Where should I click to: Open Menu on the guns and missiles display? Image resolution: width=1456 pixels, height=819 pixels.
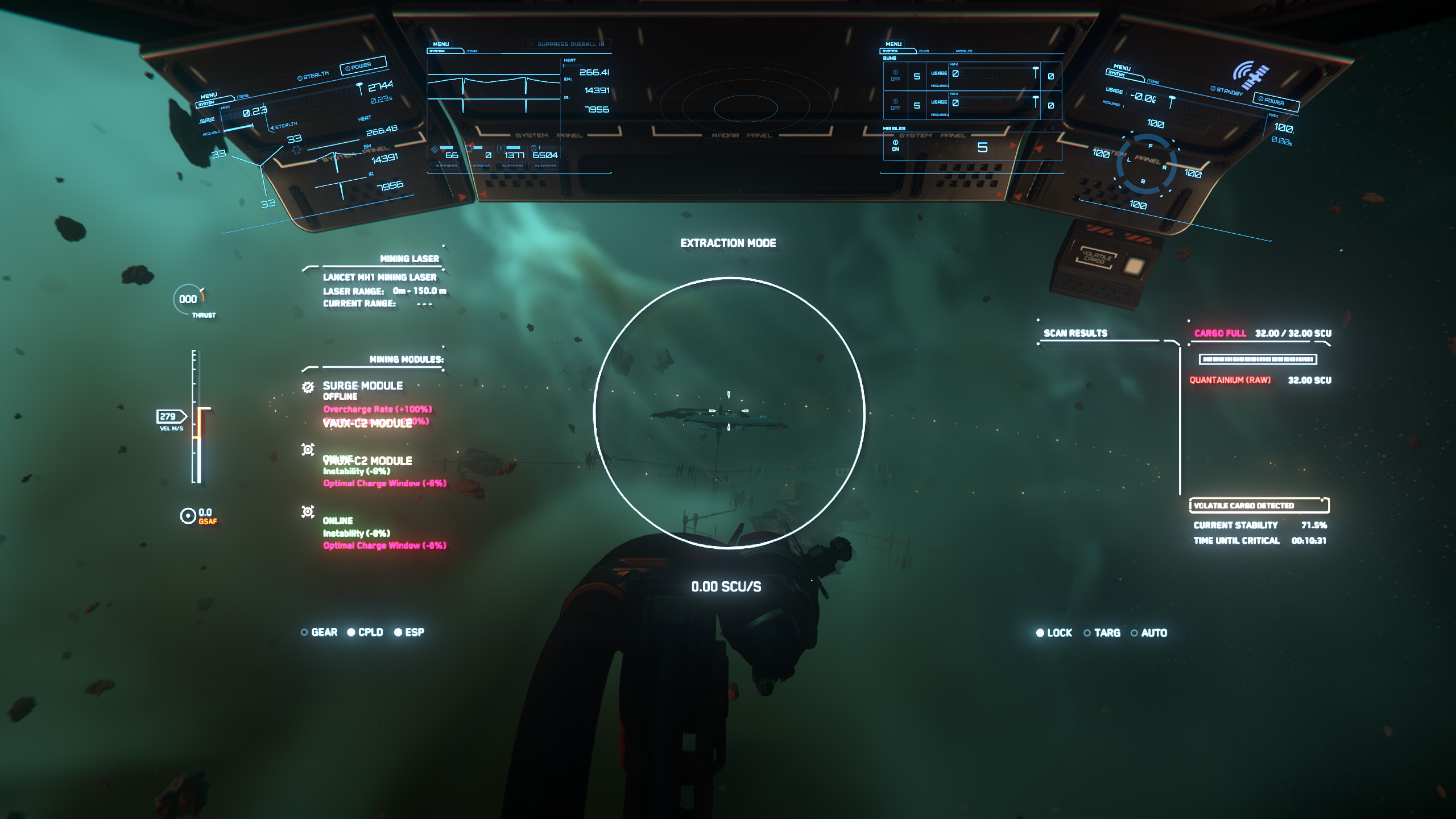coord(894,44)
